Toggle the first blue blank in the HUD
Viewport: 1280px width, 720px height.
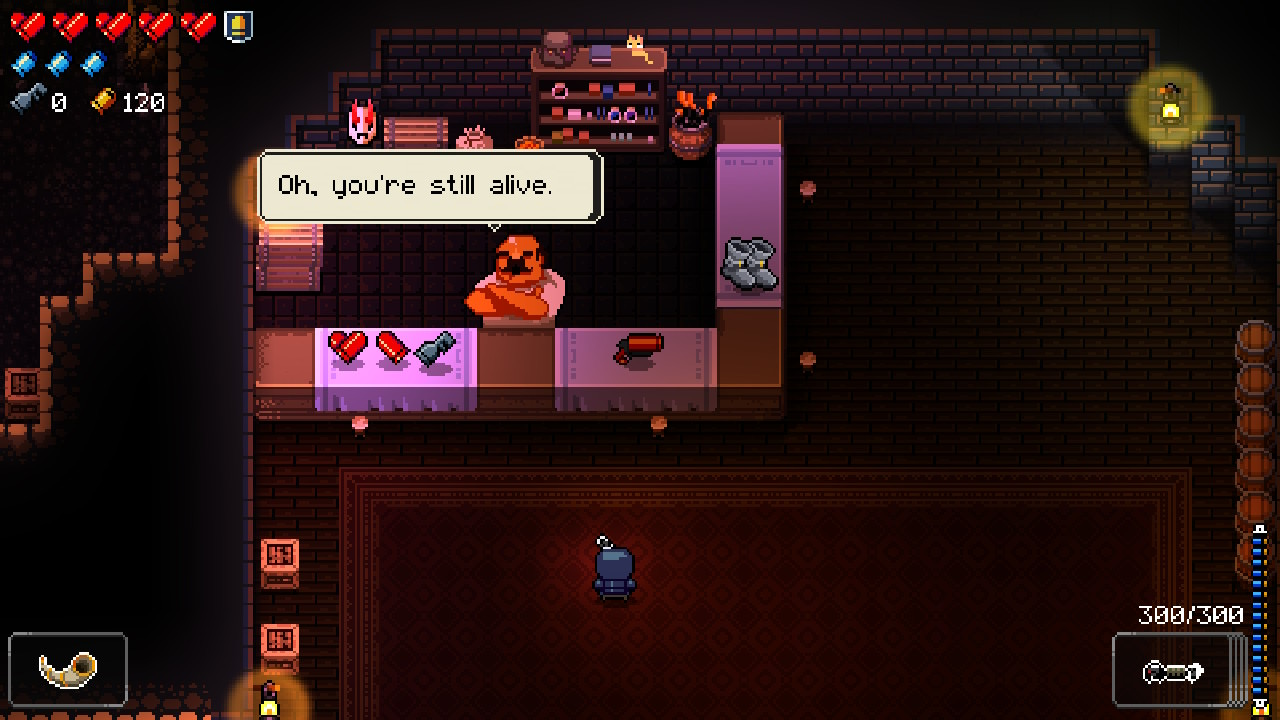point(22,61)
